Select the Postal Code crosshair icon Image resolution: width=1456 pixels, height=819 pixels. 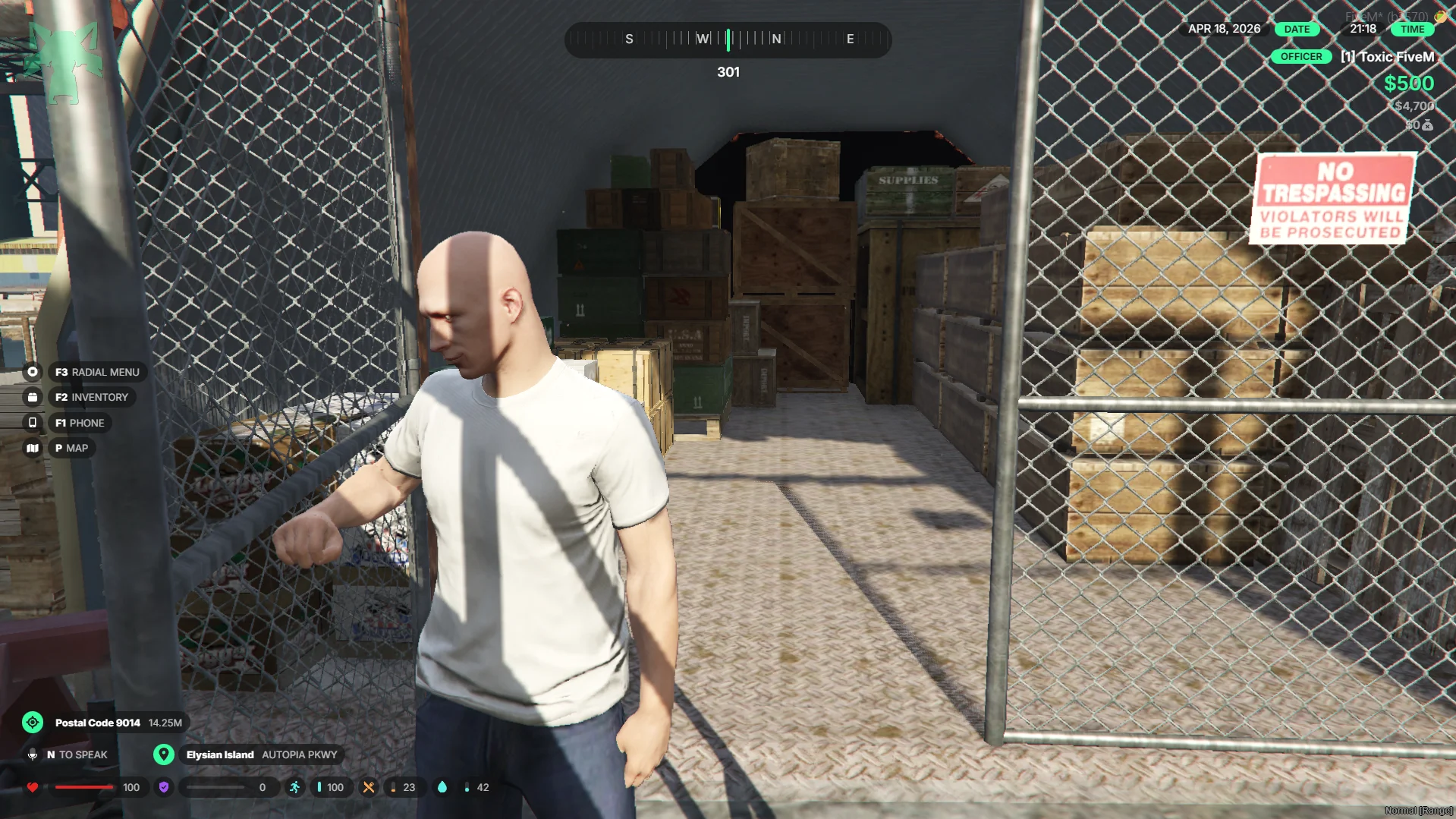pyautogui.click(x=33, y=723)
